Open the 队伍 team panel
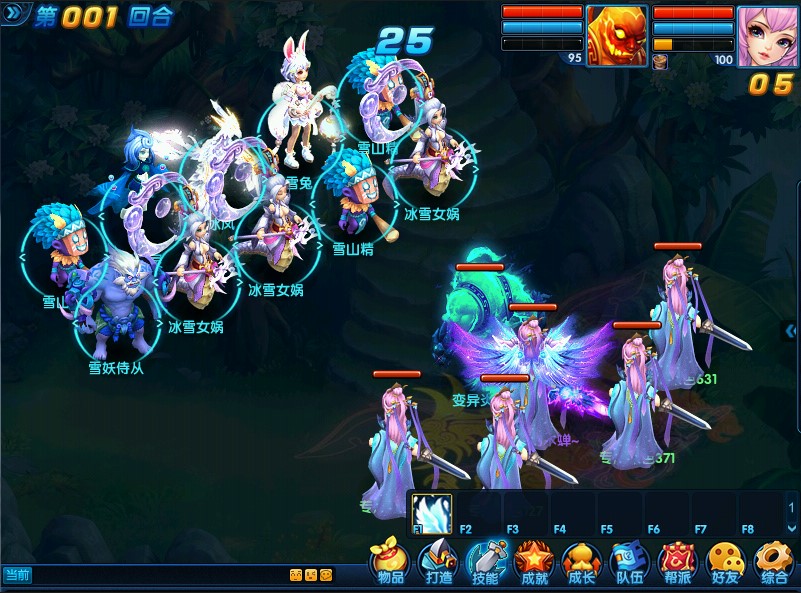 pos(630,562)
